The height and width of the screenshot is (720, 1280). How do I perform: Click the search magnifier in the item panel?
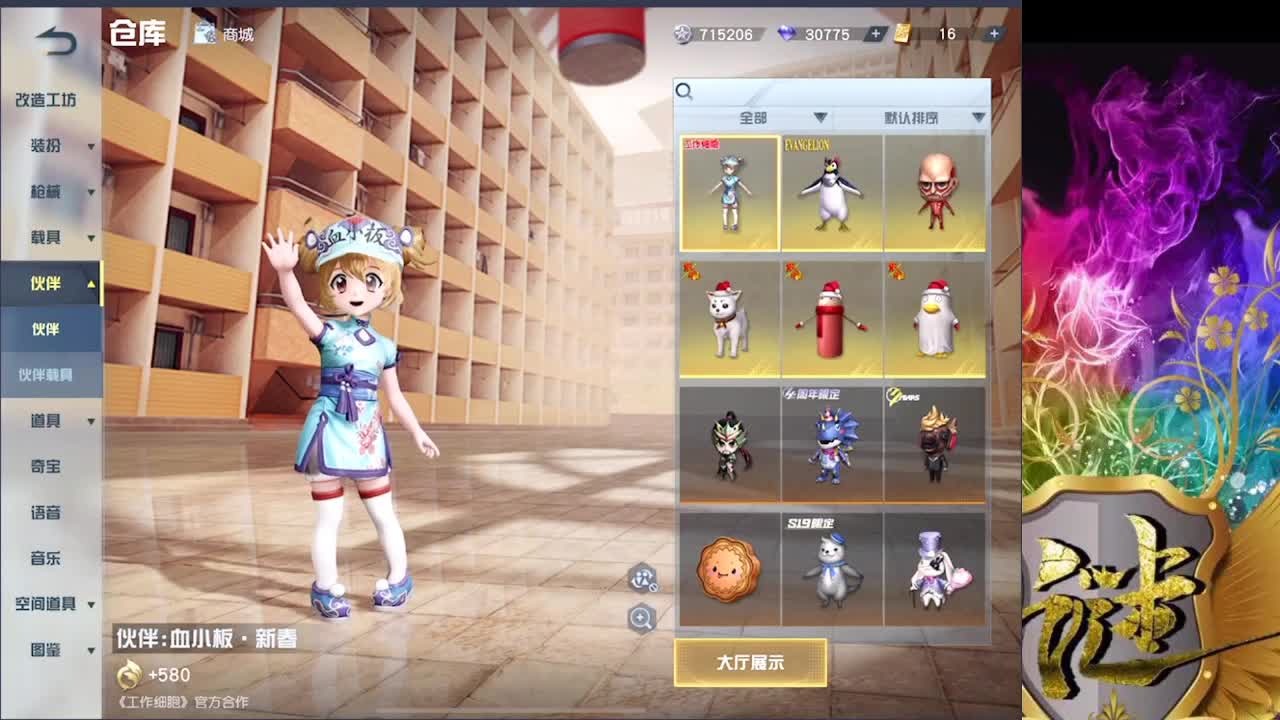[x=685, y=92]
